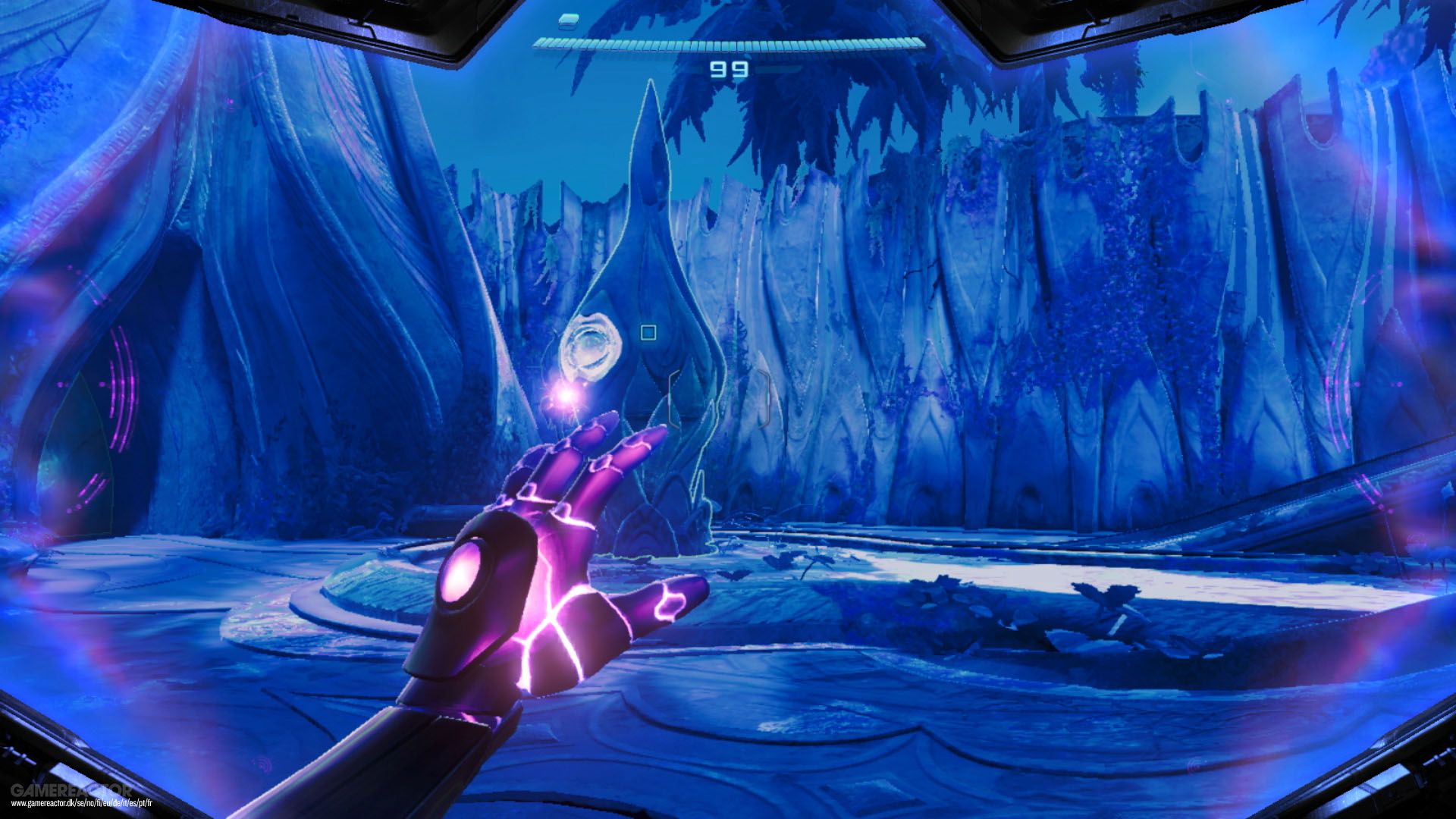Select the square lock-on reticle in the center
The height and width of the screenshot is (819, 1456).
click(x=648, y=332)
